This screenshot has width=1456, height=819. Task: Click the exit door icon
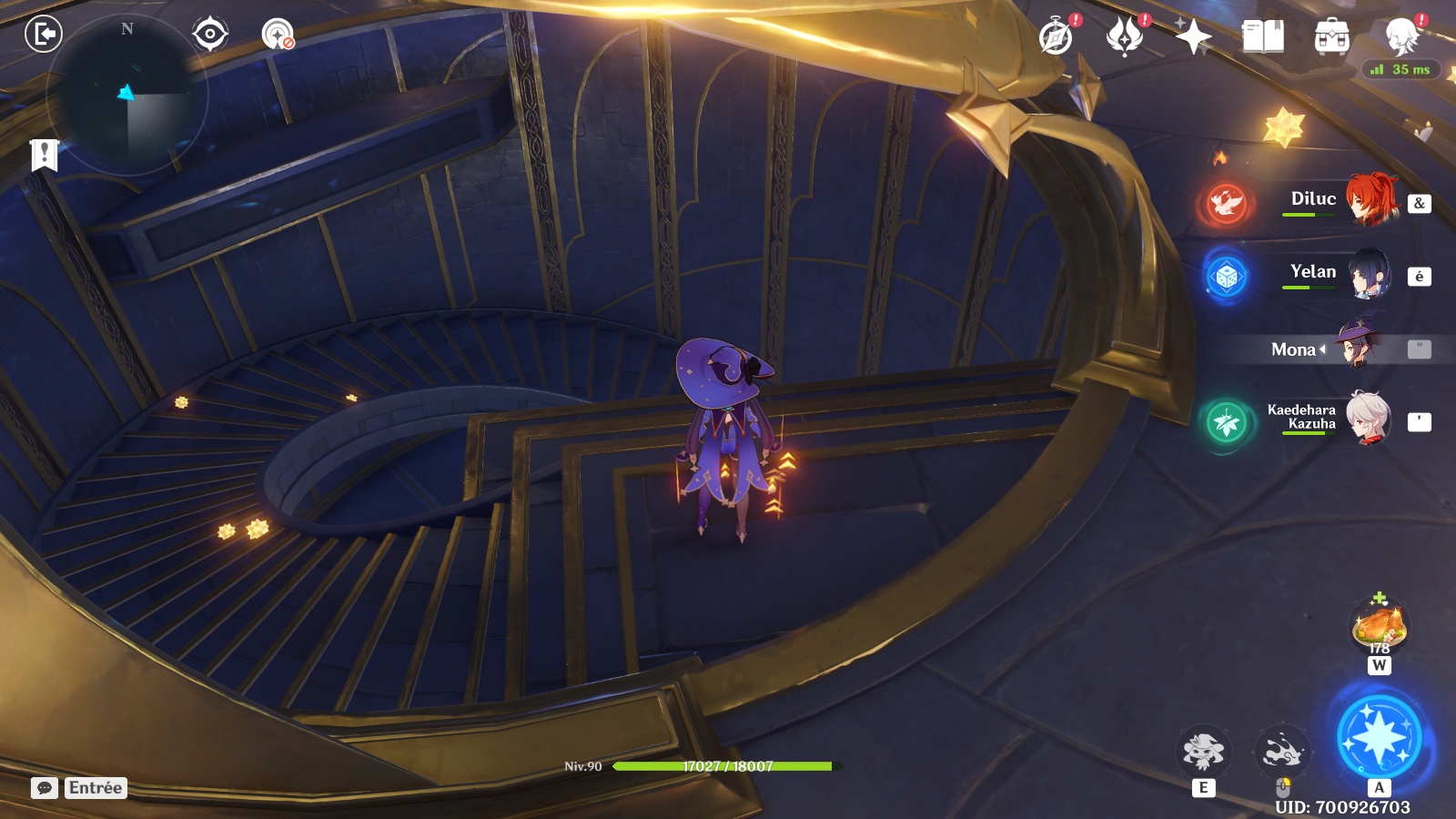(x=43, y=35)
